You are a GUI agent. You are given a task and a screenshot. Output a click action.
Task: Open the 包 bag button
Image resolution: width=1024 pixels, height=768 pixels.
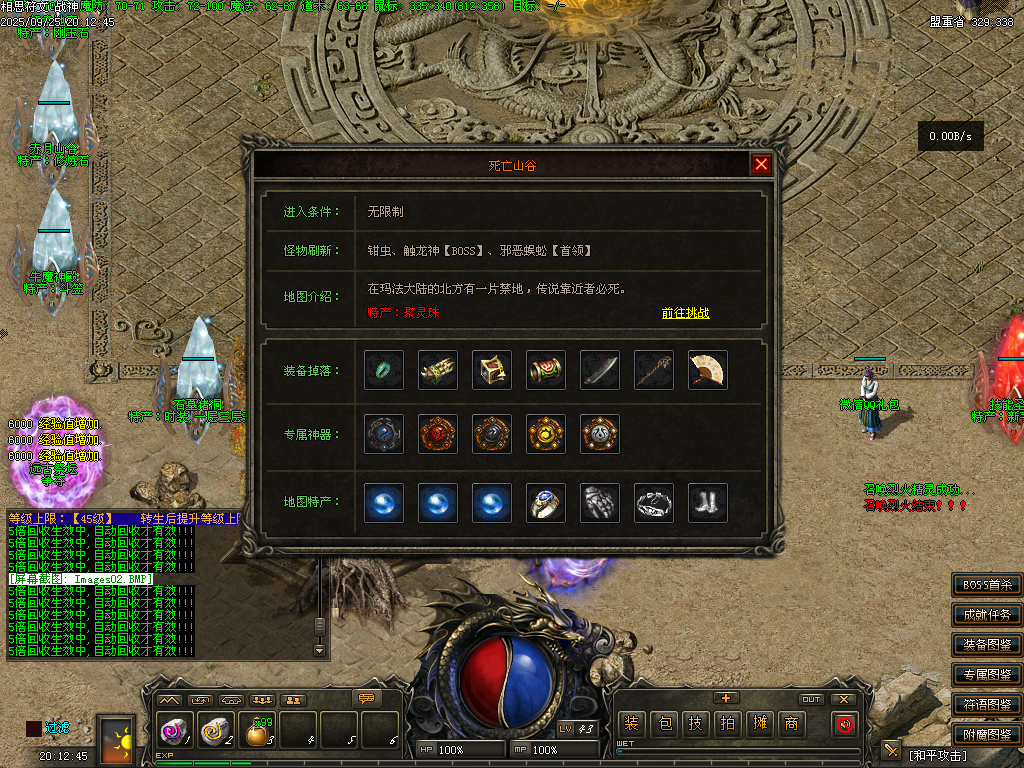664,724
